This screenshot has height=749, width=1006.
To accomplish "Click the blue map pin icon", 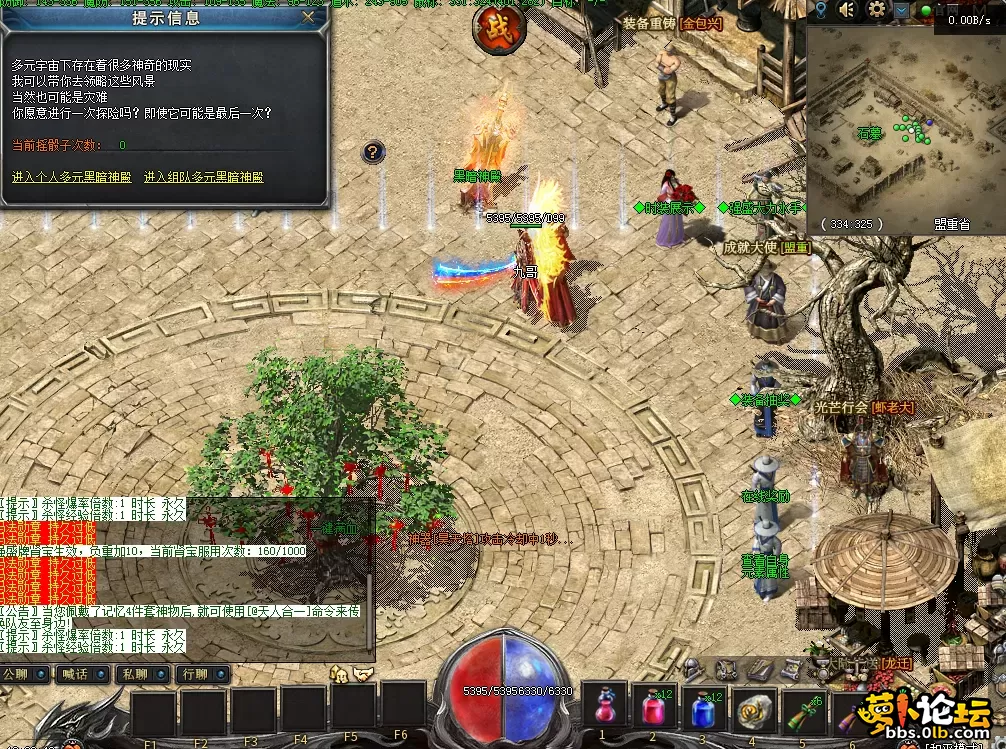I will coord(820,10).
